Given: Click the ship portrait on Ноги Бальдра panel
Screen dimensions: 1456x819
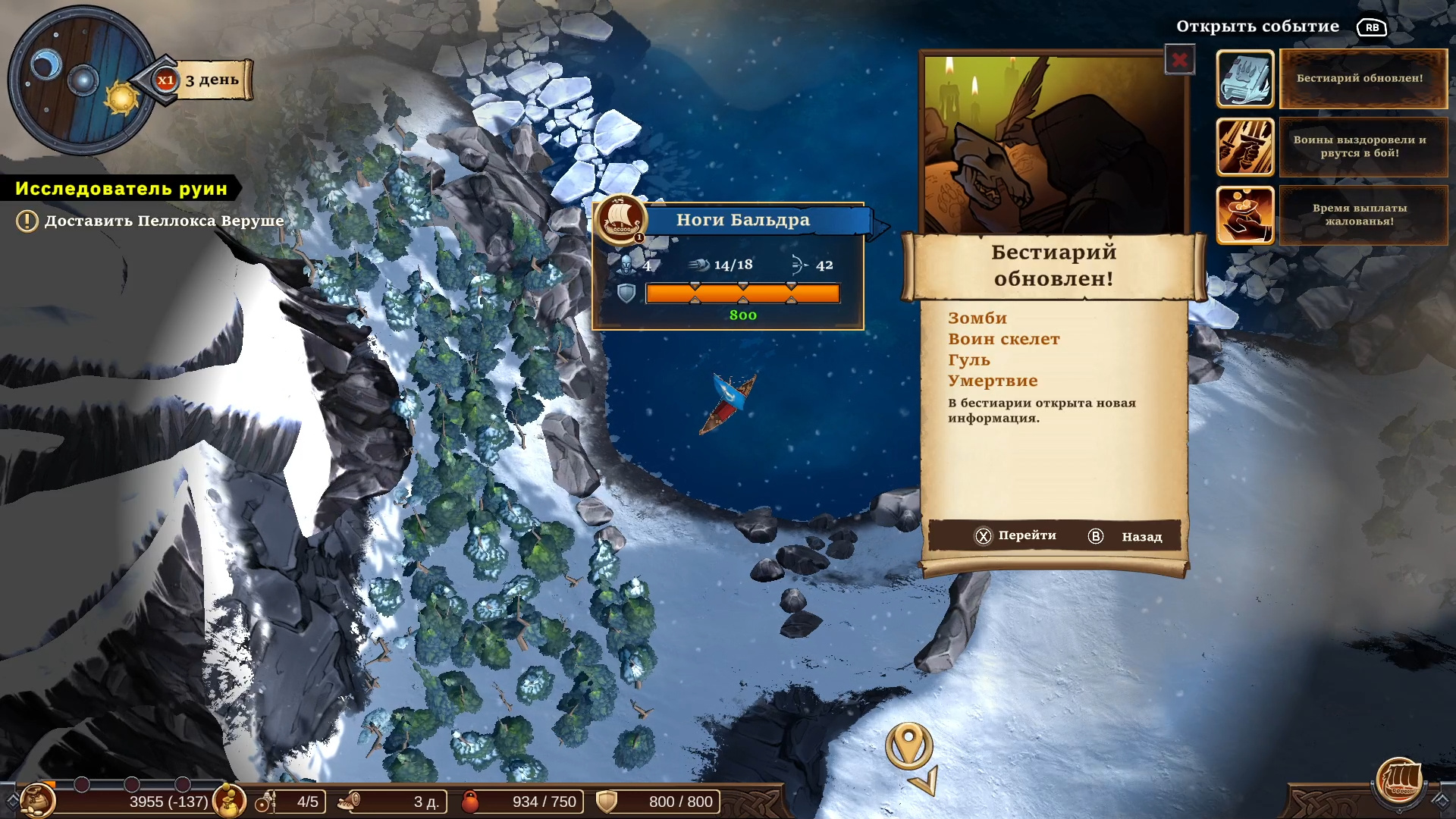Looking at the screenshot, I should (x=620, y=219).
